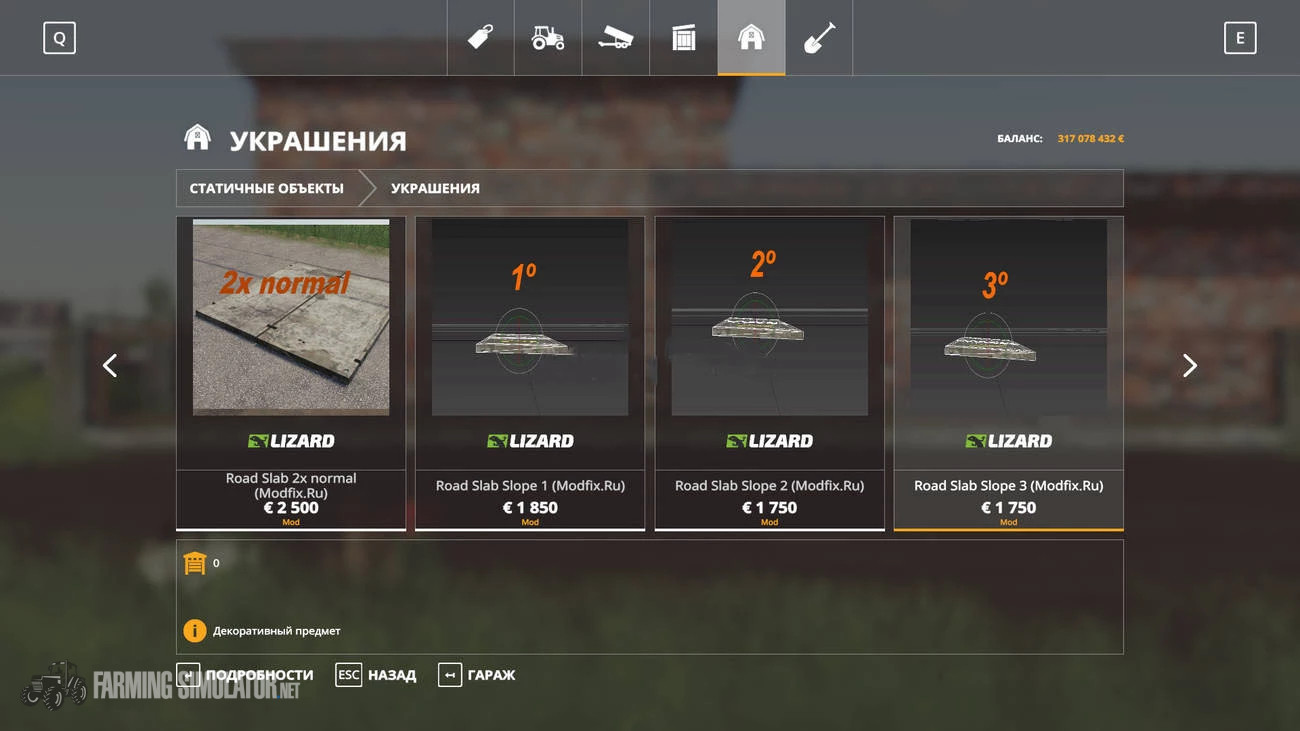Viewport: 1300px width, 731px height.
Task: Click the garage icon showing zero items
Action: (x=196, y=562)
